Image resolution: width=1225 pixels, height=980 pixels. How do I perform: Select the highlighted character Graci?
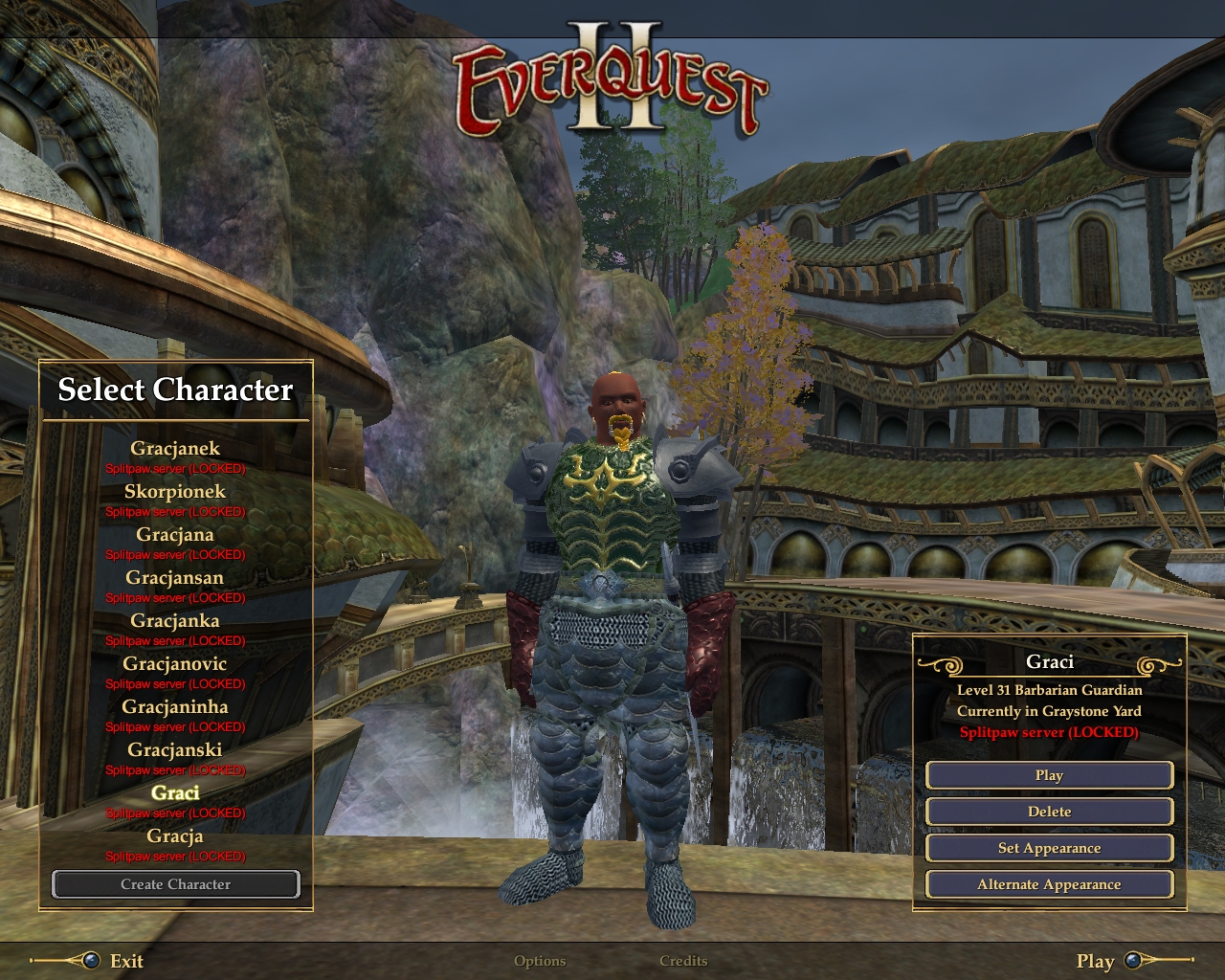coord(175,793)
